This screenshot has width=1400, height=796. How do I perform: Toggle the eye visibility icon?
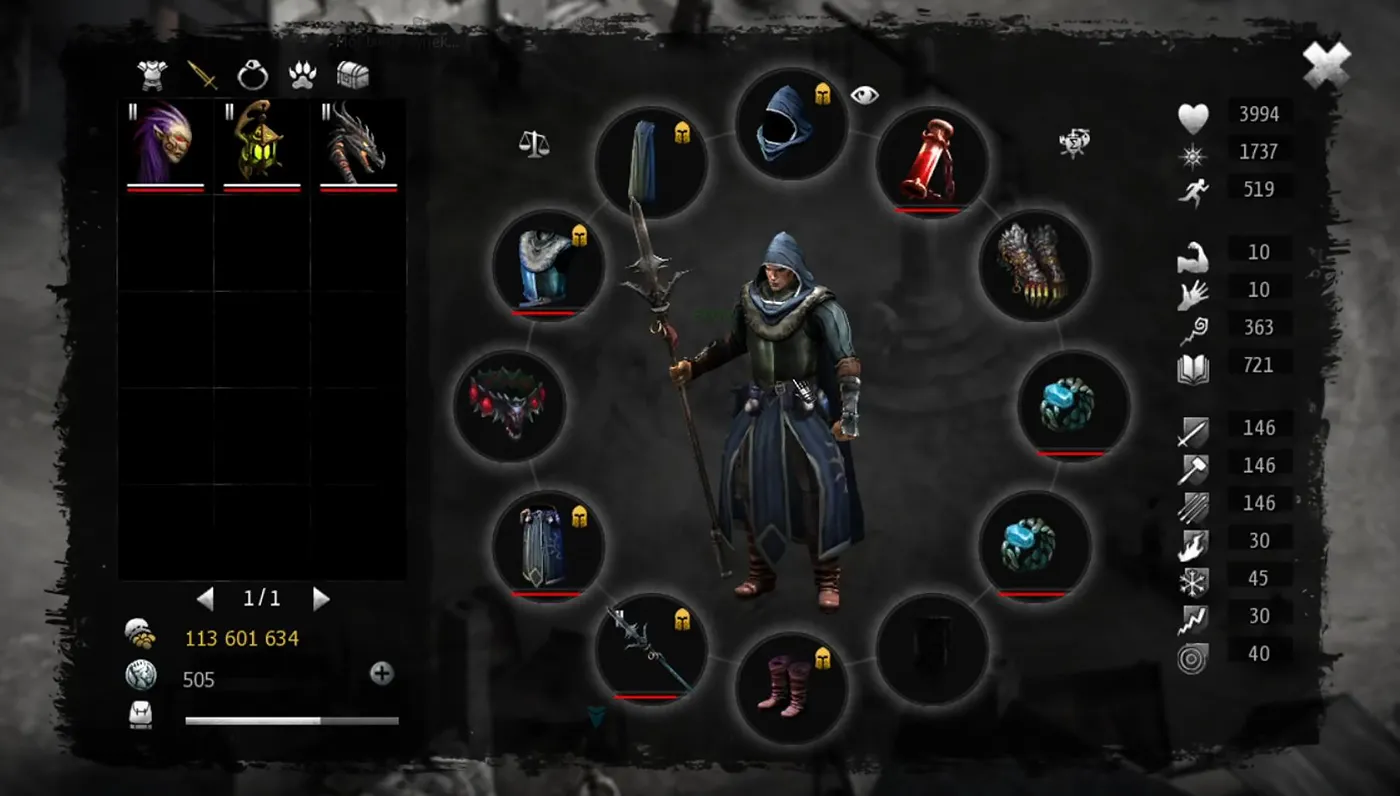pos(864,95)
